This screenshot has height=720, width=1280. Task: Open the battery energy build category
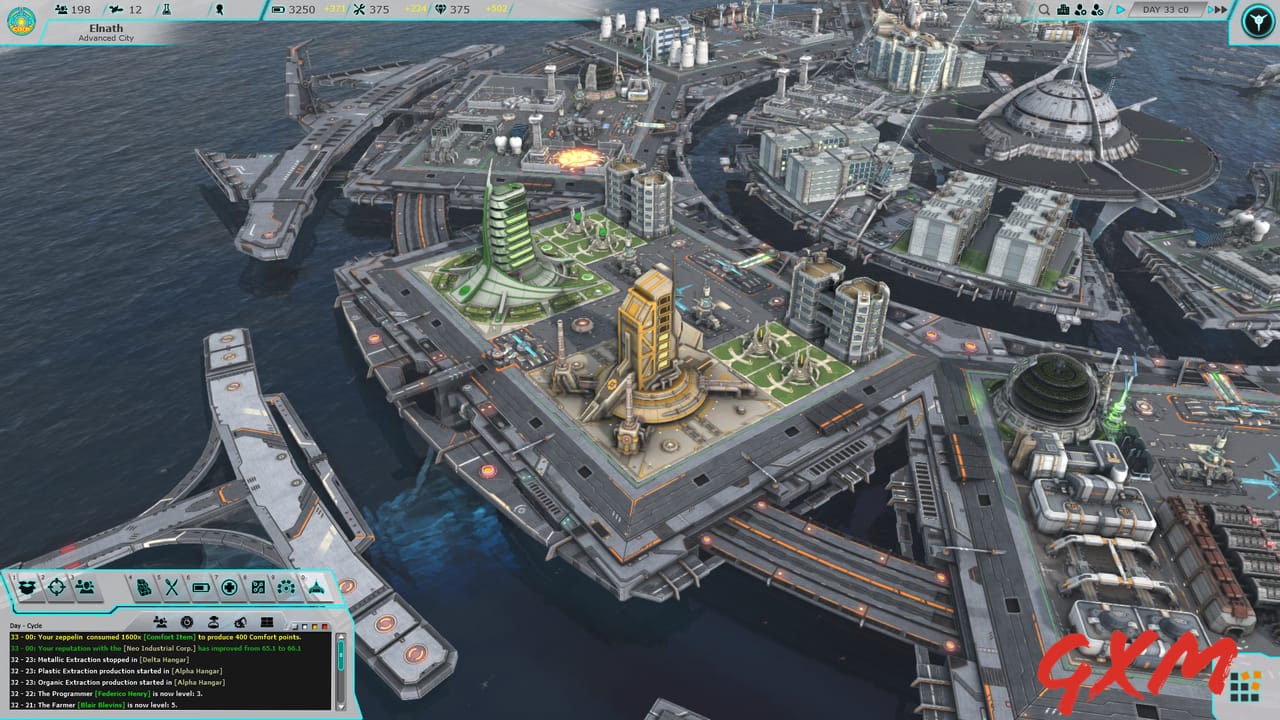point(201,588)
